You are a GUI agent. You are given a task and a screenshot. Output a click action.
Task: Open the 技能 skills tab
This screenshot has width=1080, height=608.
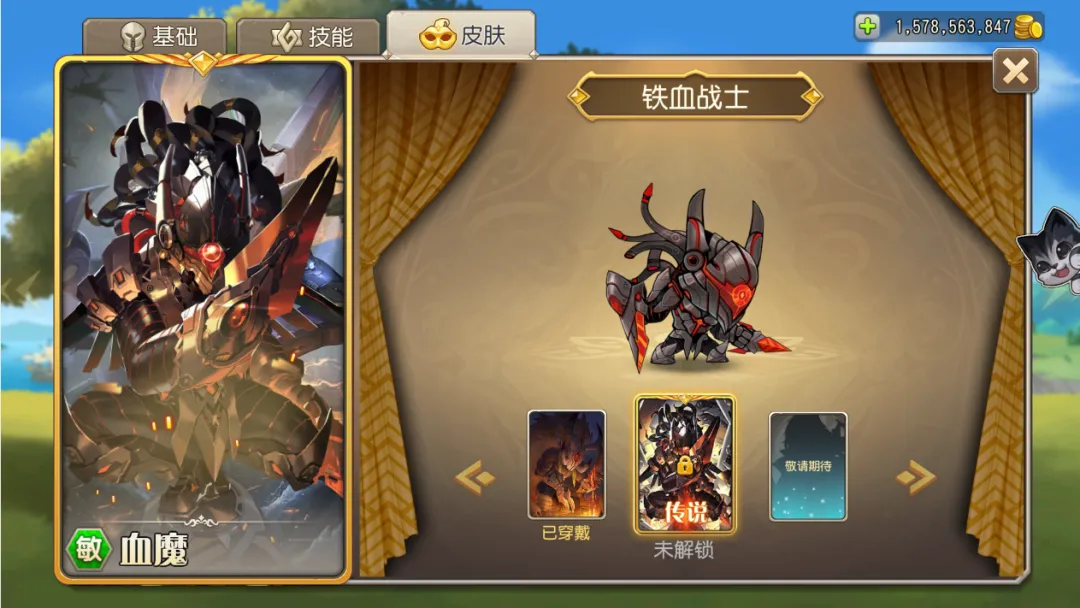coord(311,38)
